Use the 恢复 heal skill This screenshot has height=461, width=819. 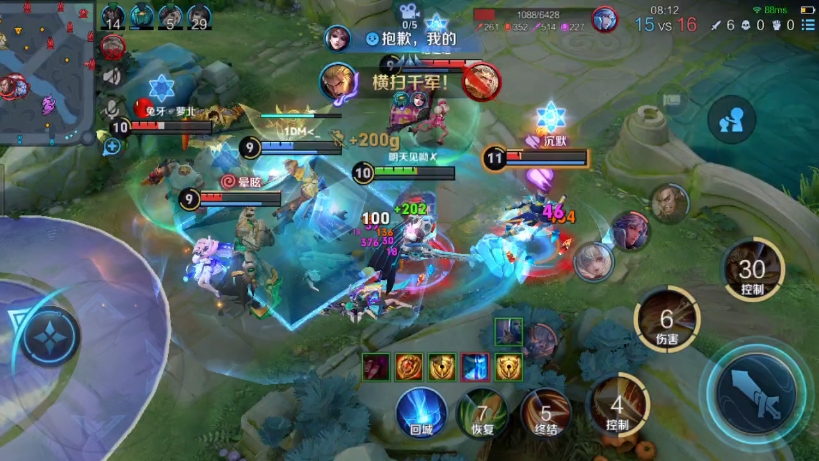point(481,413)
